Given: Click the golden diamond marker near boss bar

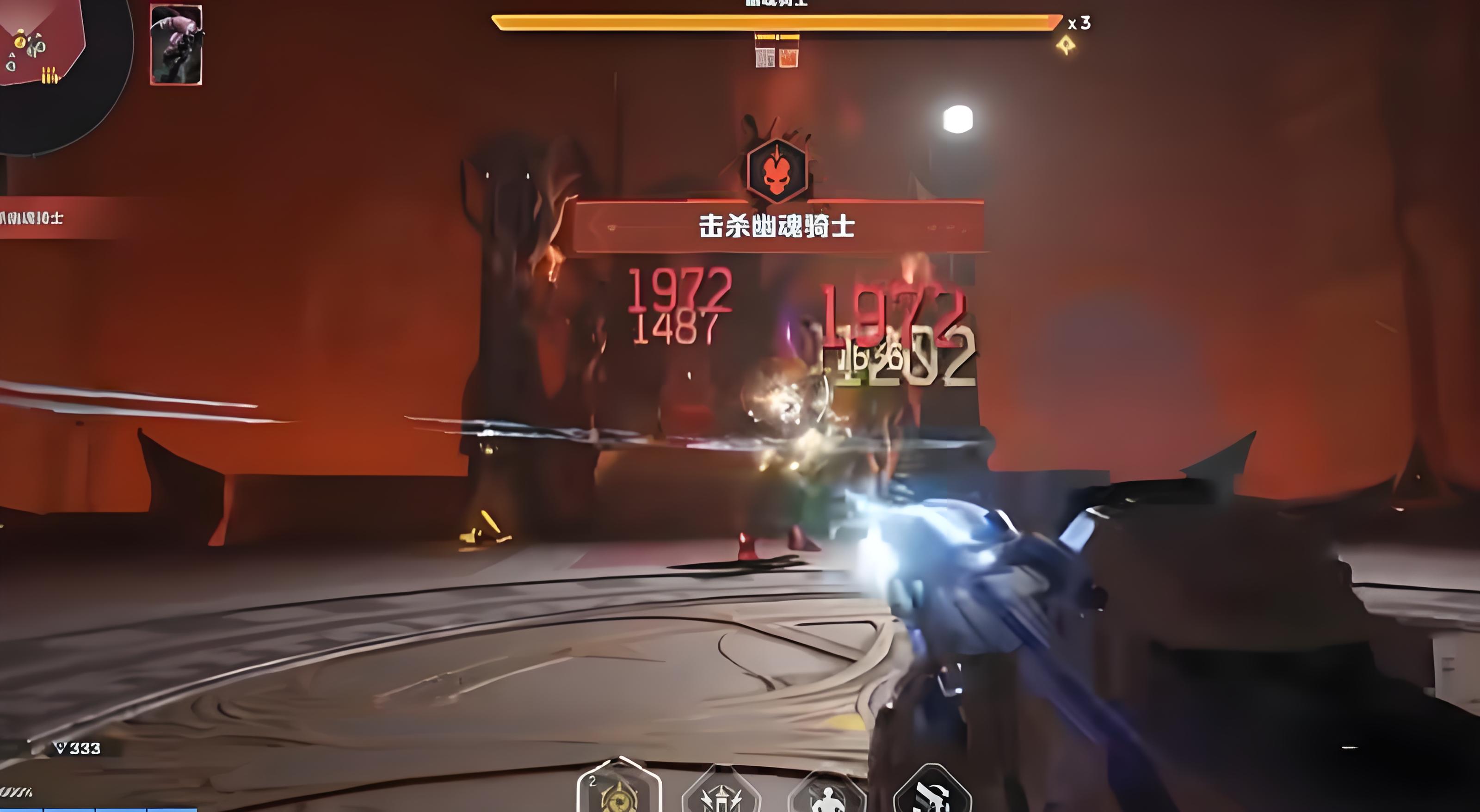Looking at the screenshot, I should pyautogui.click(x=1067, y=45).
